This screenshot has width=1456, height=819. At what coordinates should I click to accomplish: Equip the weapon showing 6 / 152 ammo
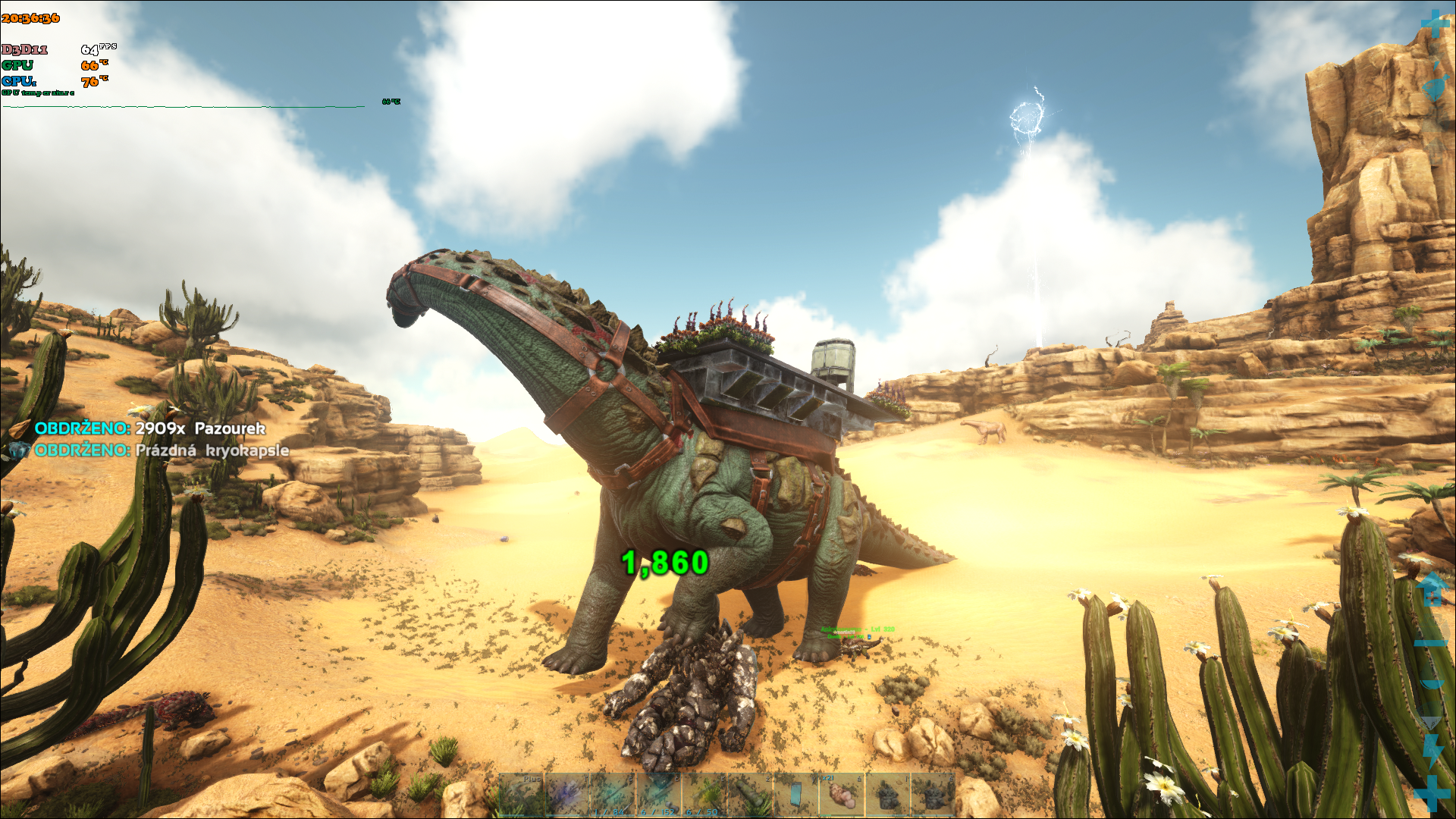(658, 795)
